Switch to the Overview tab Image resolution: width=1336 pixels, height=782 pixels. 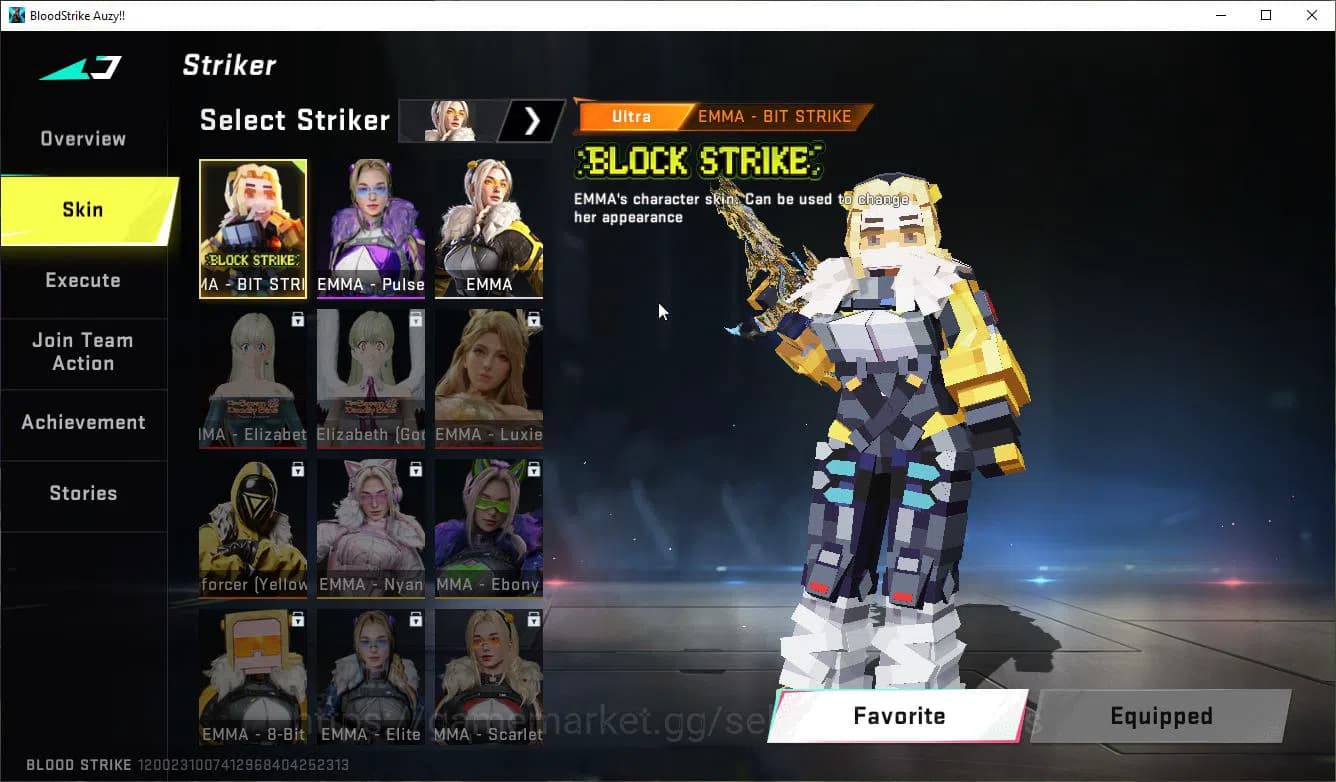[82, 138]
